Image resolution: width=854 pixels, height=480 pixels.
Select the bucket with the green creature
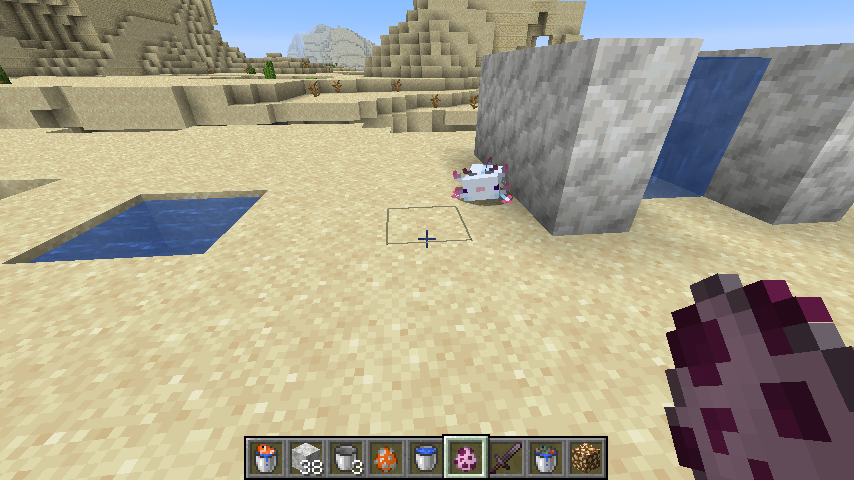pos(546,457)
